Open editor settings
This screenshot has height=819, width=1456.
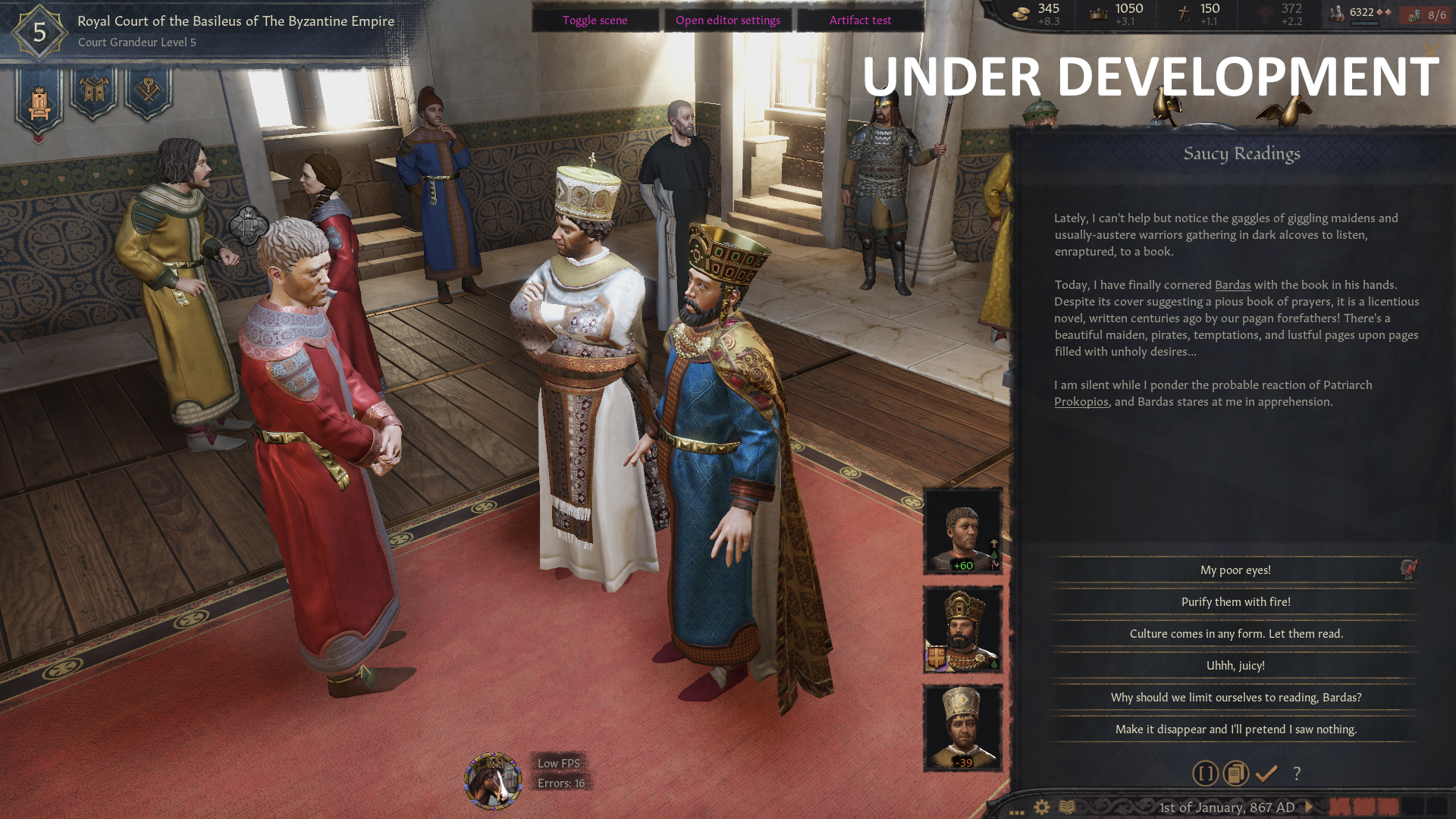point(727,20)
